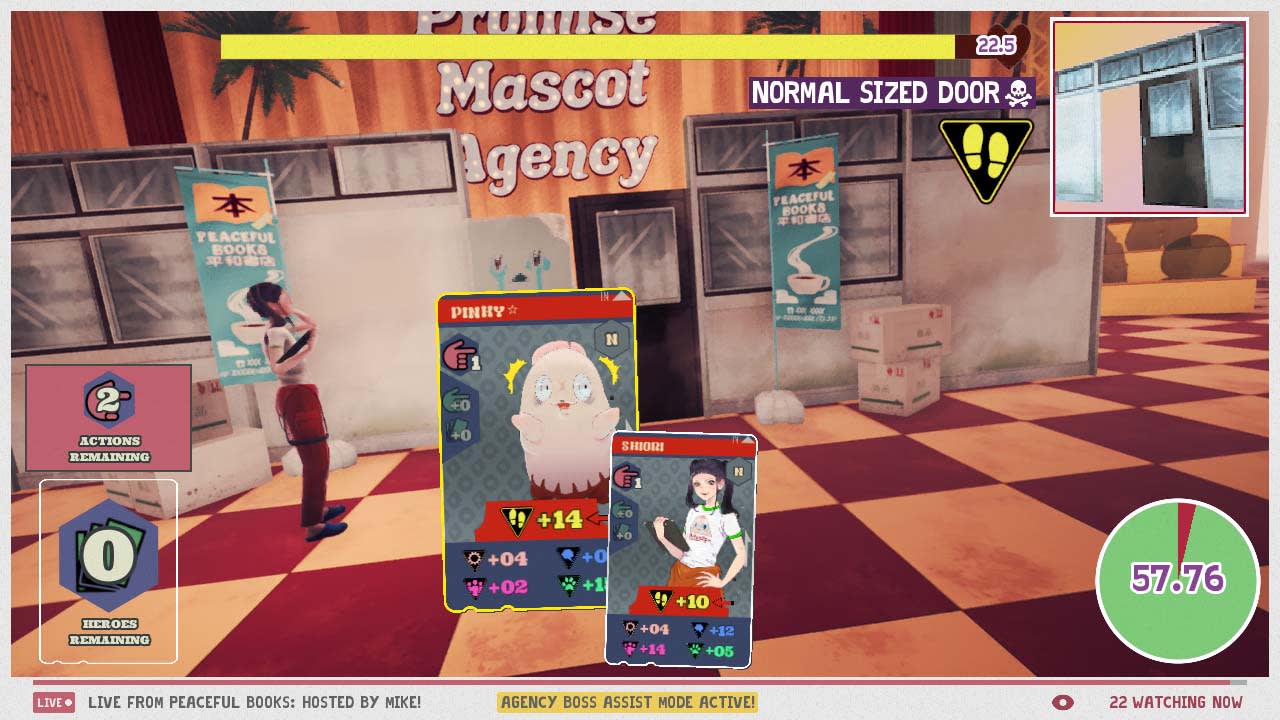Click the red arrow pointing at +10
This screenshot has height=720, width=1280.
pyautogui.click(x=722, y=602)
